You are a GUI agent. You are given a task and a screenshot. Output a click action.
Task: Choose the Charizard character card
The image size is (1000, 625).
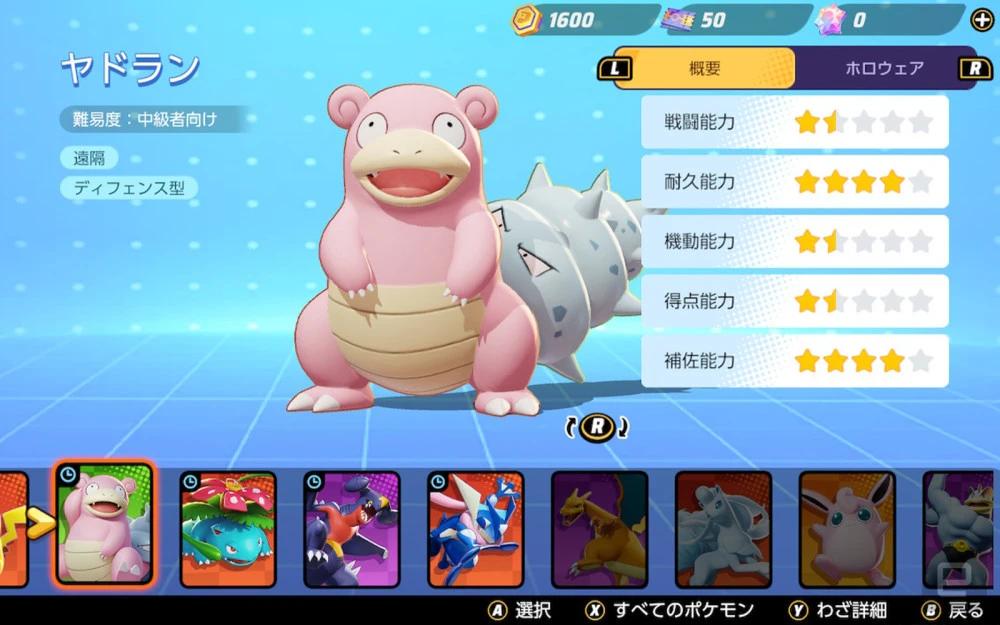tap(599, 529)
